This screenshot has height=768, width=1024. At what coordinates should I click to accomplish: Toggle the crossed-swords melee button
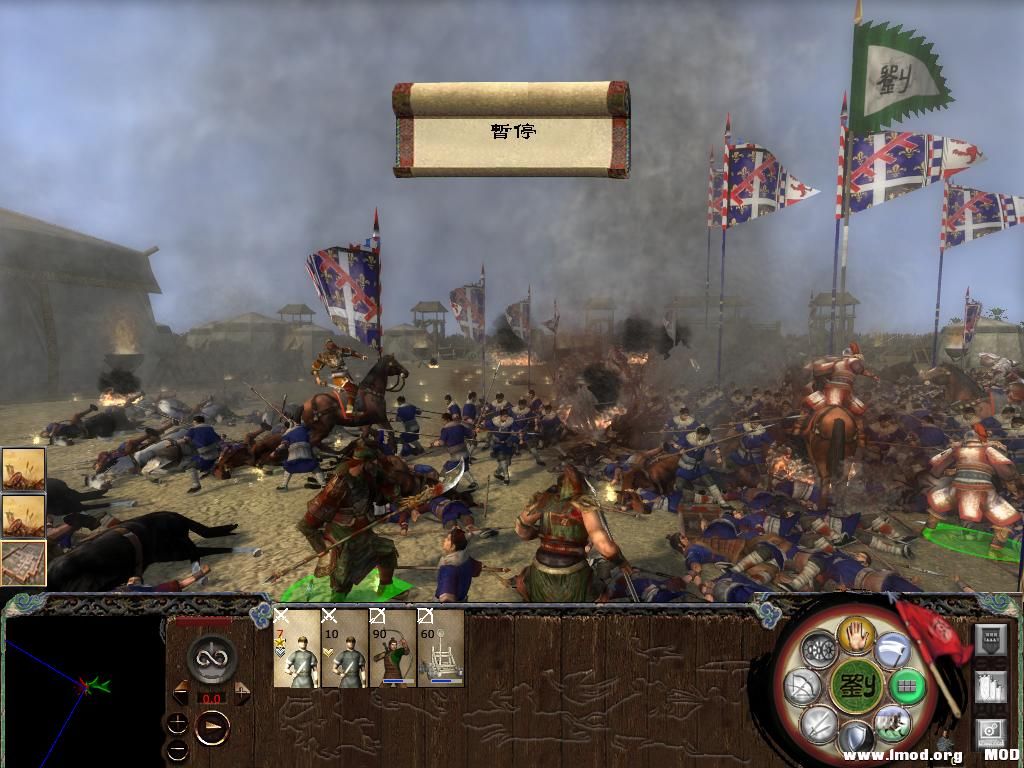pyautogui.click(x=818, y=723)
